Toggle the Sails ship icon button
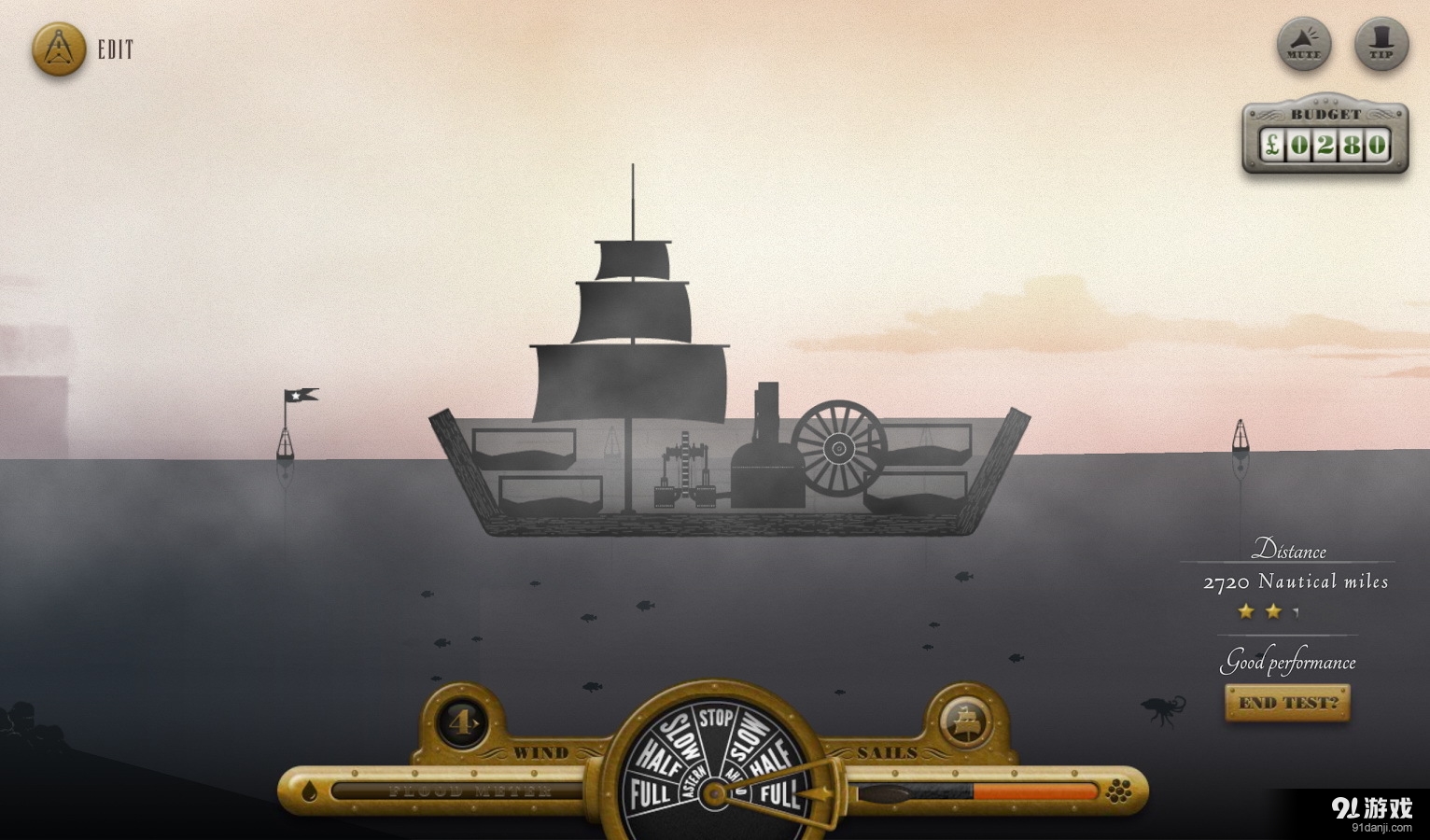The width and height of the screenshot is (1430, 840). click(x=966, y=721)
